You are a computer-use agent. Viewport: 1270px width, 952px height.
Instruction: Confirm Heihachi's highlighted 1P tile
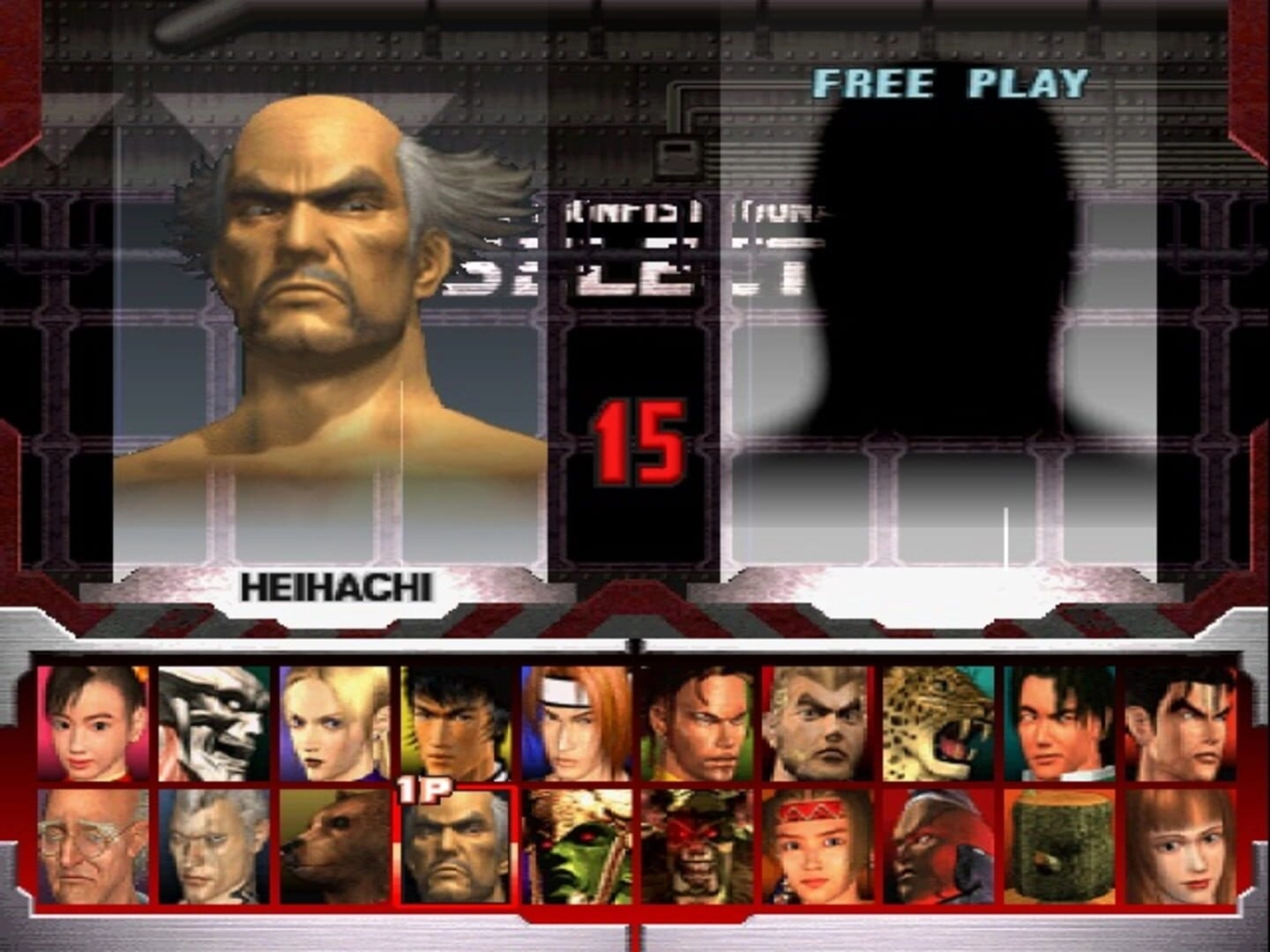click(455, 846)
